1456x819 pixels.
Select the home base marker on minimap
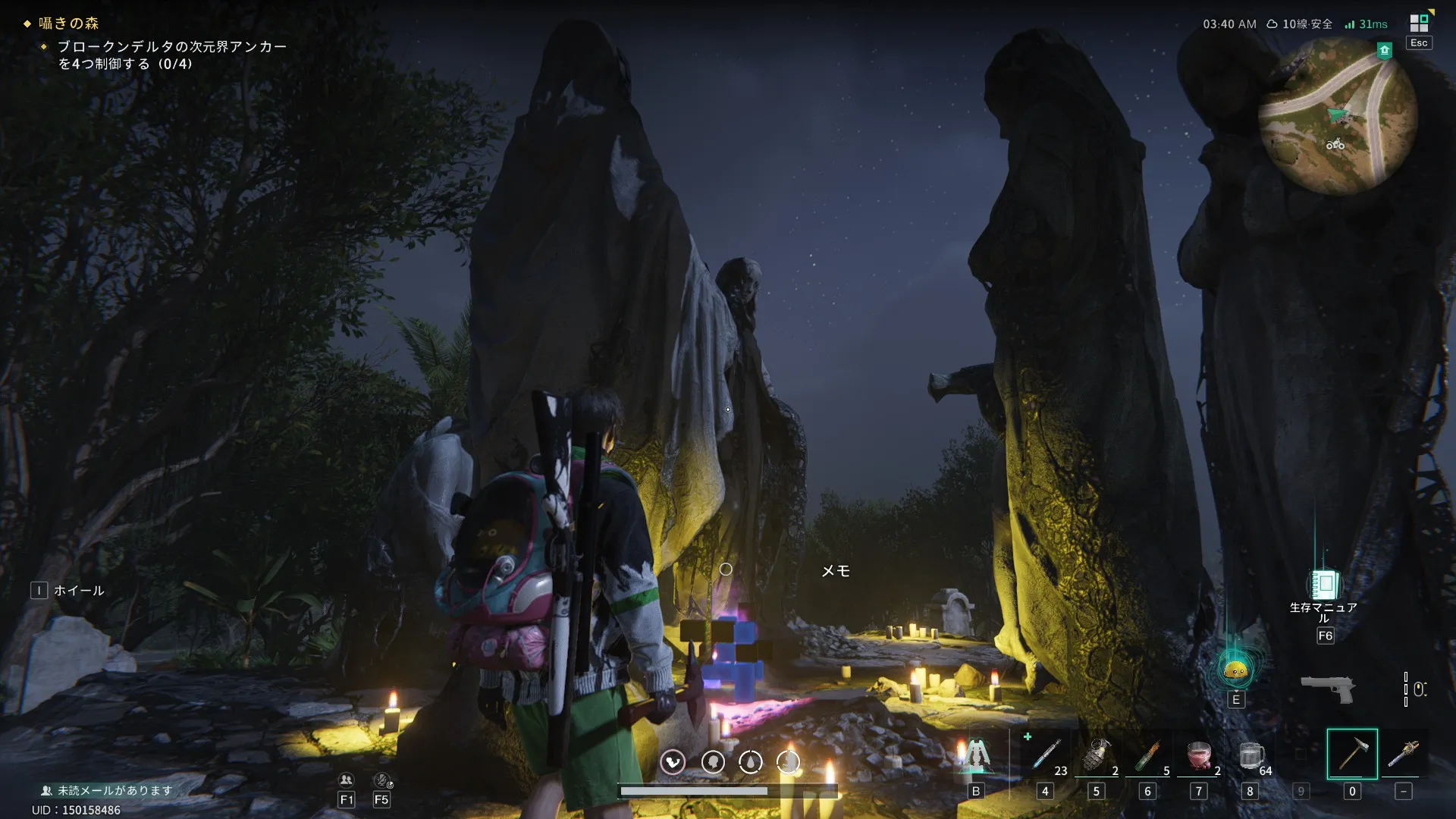point(1385,51)
